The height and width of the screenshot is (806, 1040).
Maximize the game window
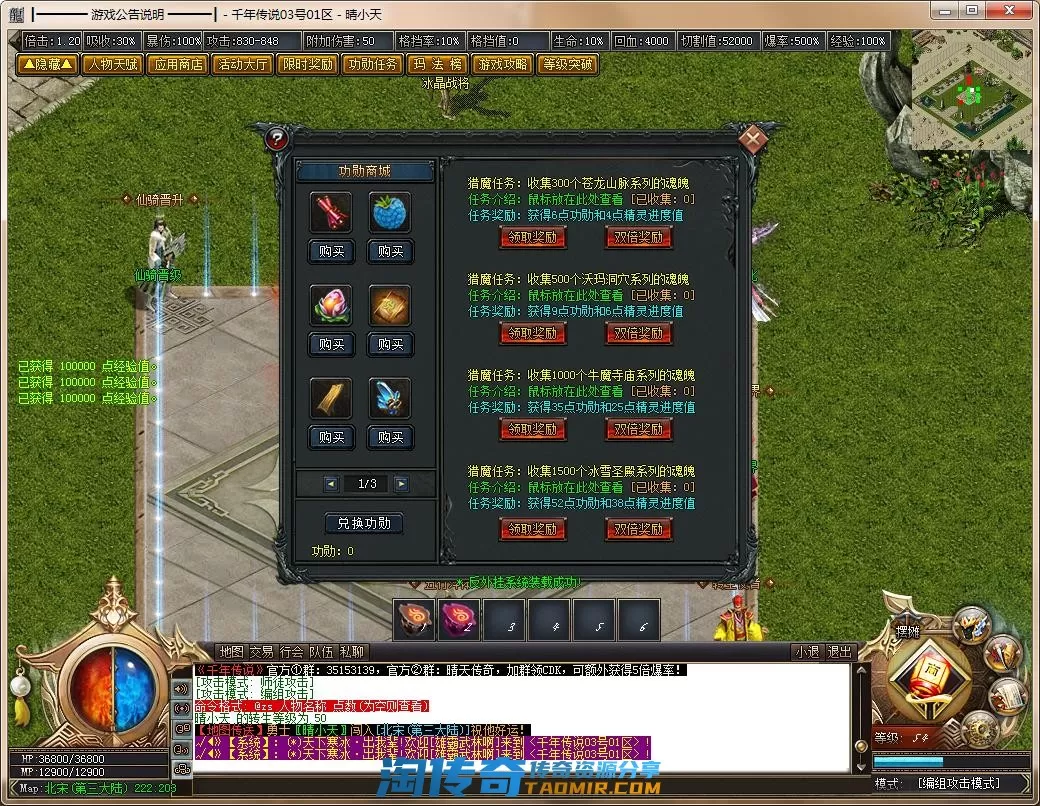[971, 10]
